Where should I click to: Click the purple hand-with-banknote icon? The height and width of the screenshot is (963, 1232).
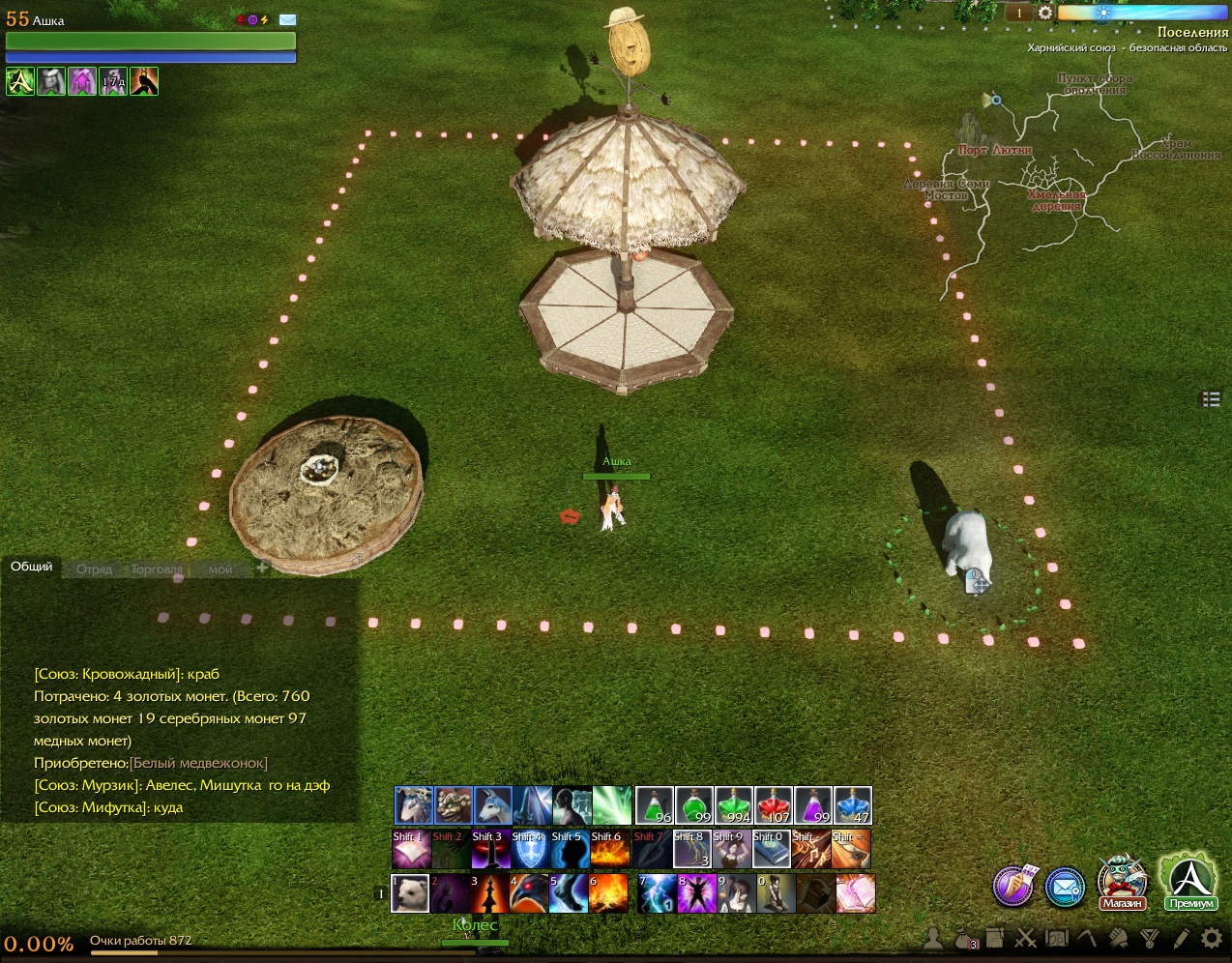(x=1013, y=885)
